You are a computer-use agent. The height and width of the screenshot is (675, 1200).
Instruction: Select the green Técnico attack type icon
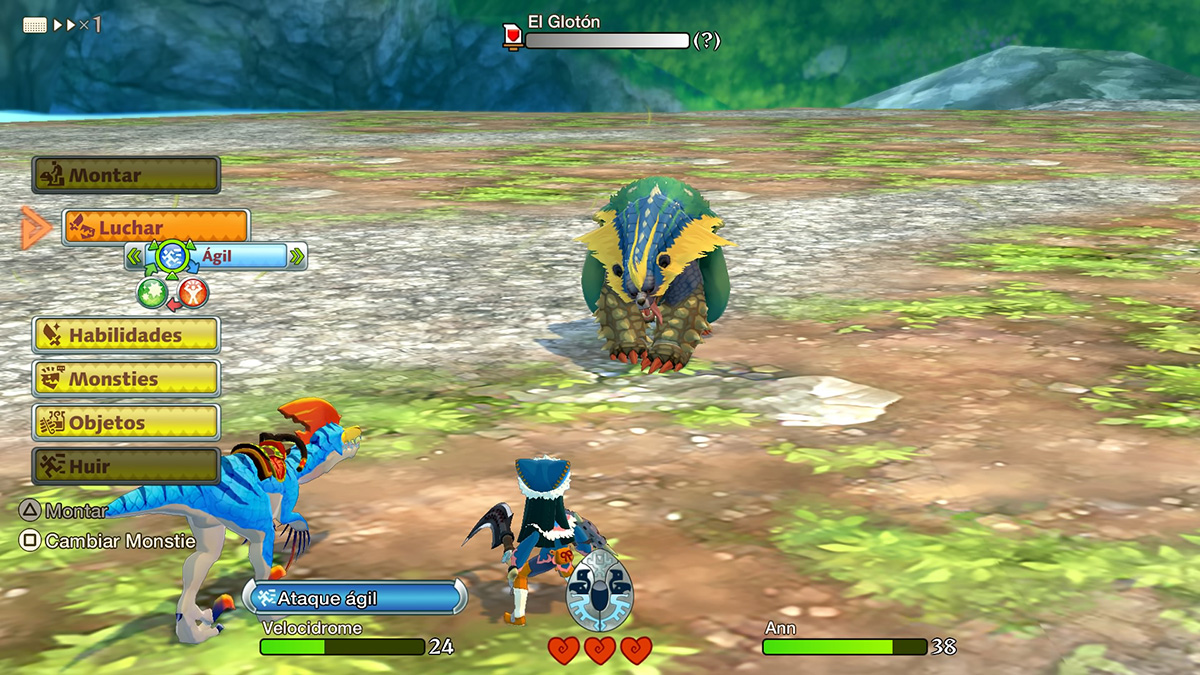(x=151, y=292)
